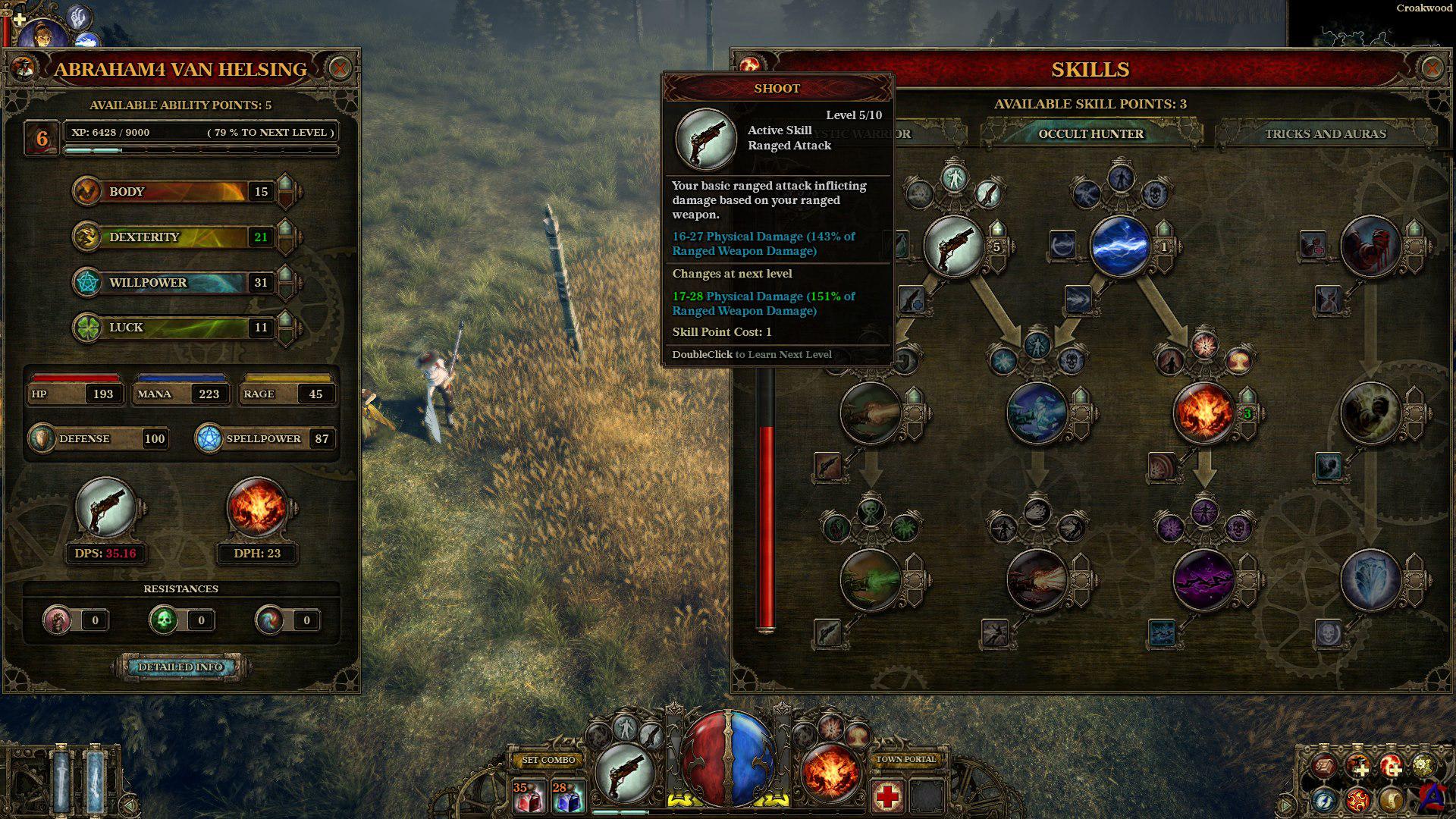Increase the Body attribute
Image resolution: width=1456 pixels, height=819 pixels.
click(285, 184)
